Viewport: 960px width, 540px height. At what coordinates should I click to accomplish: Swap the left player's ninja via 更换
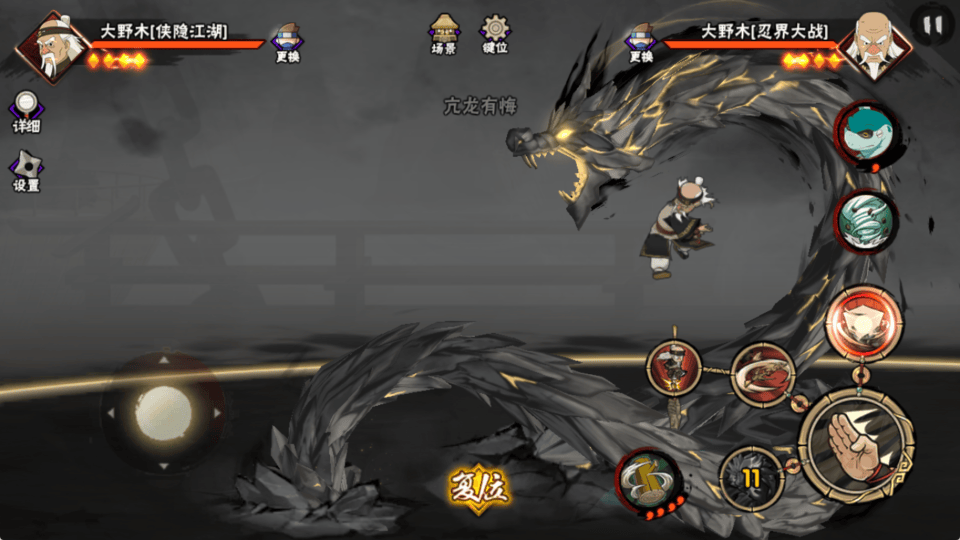tap(287, 42)
